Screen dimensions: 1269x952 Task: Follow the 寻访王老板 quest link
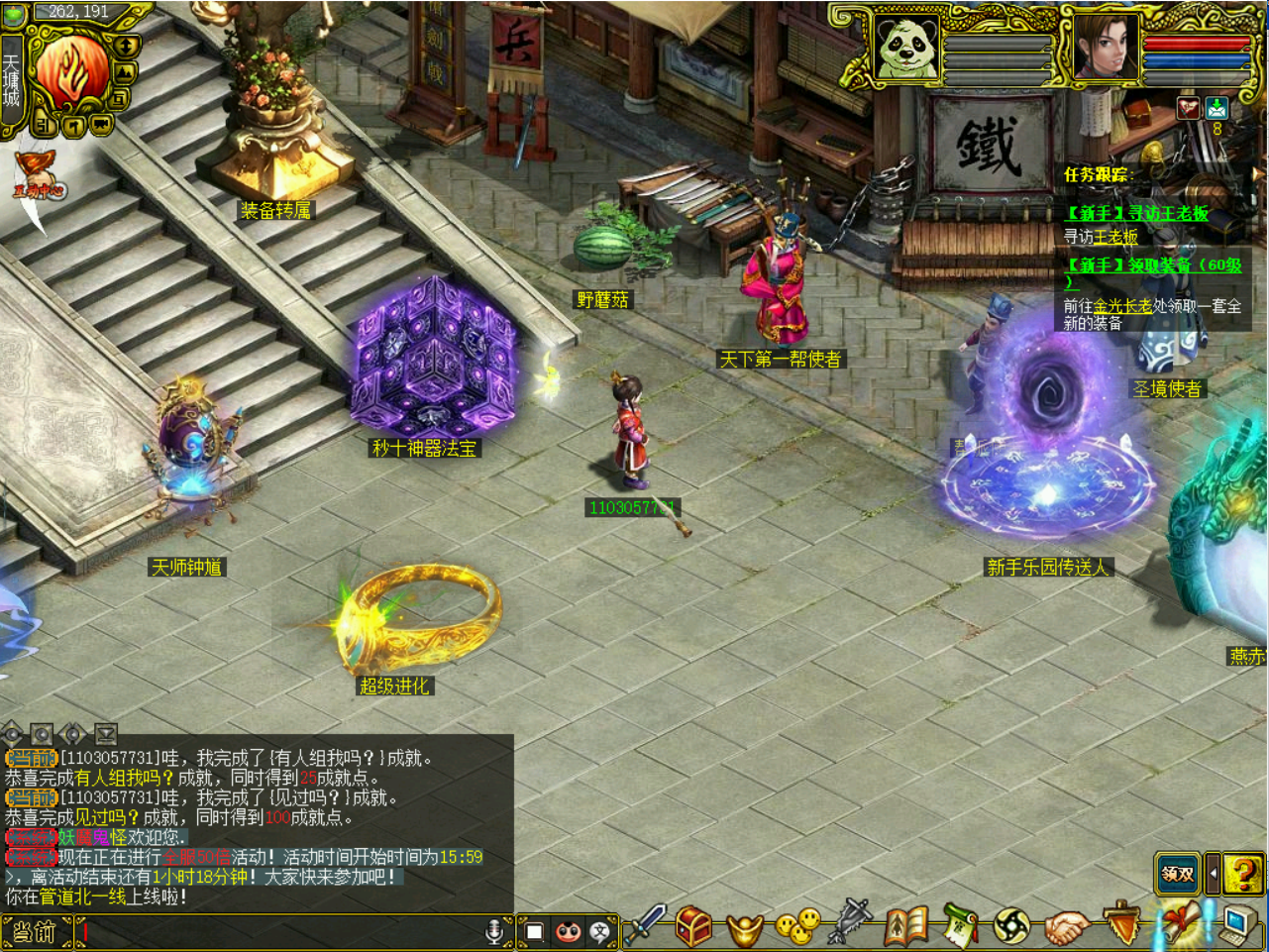(x=1137, y=213)
